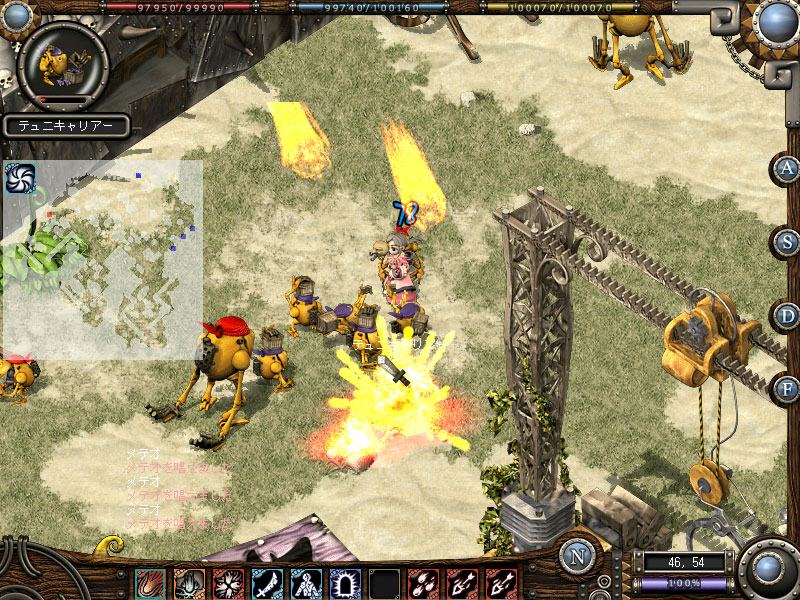Click the A shortcut button
Screen dimensions: 800x600
788,168
